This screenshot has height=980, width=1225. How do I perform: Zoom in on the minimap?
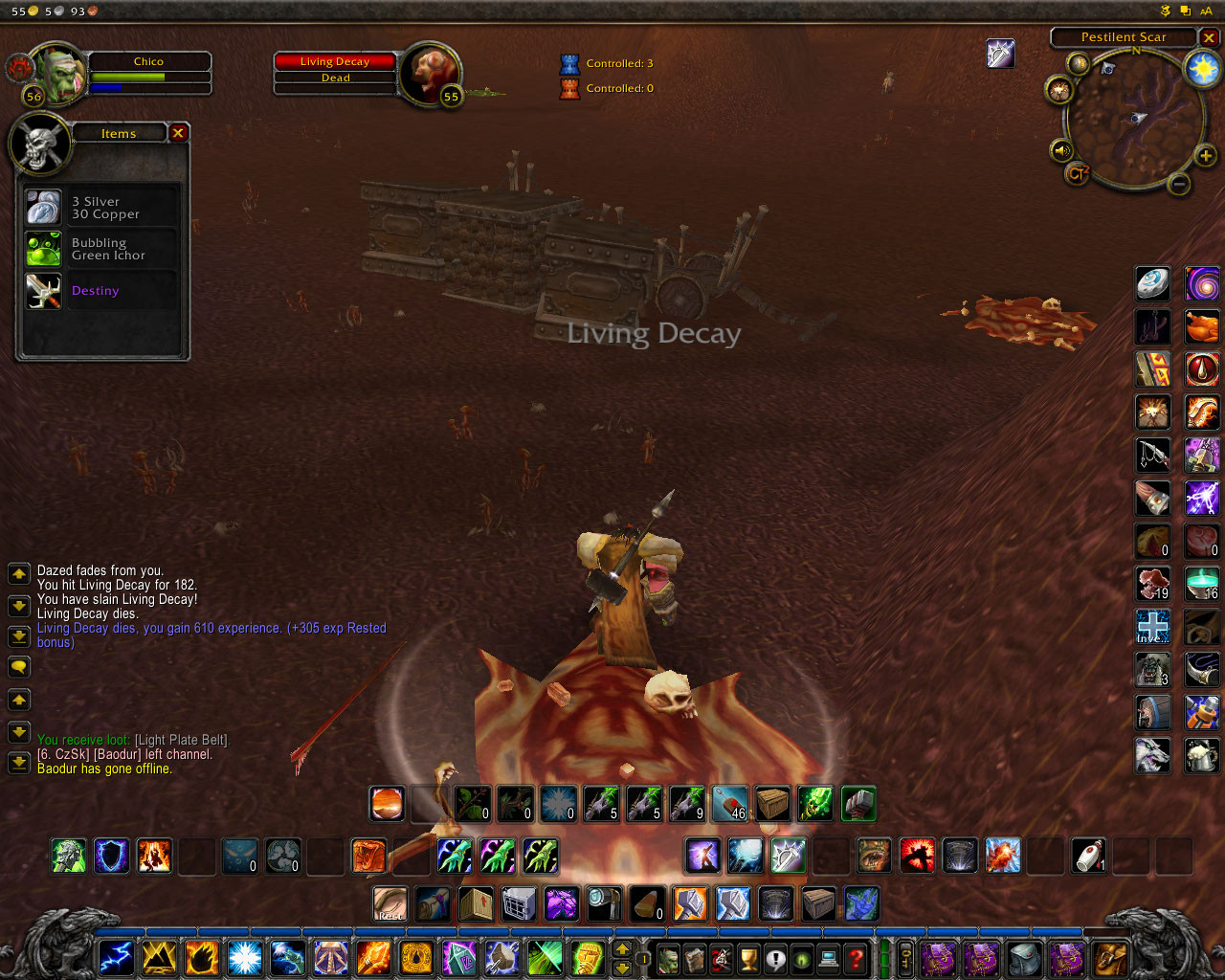pyautogui.click(x=1205, y=156)
